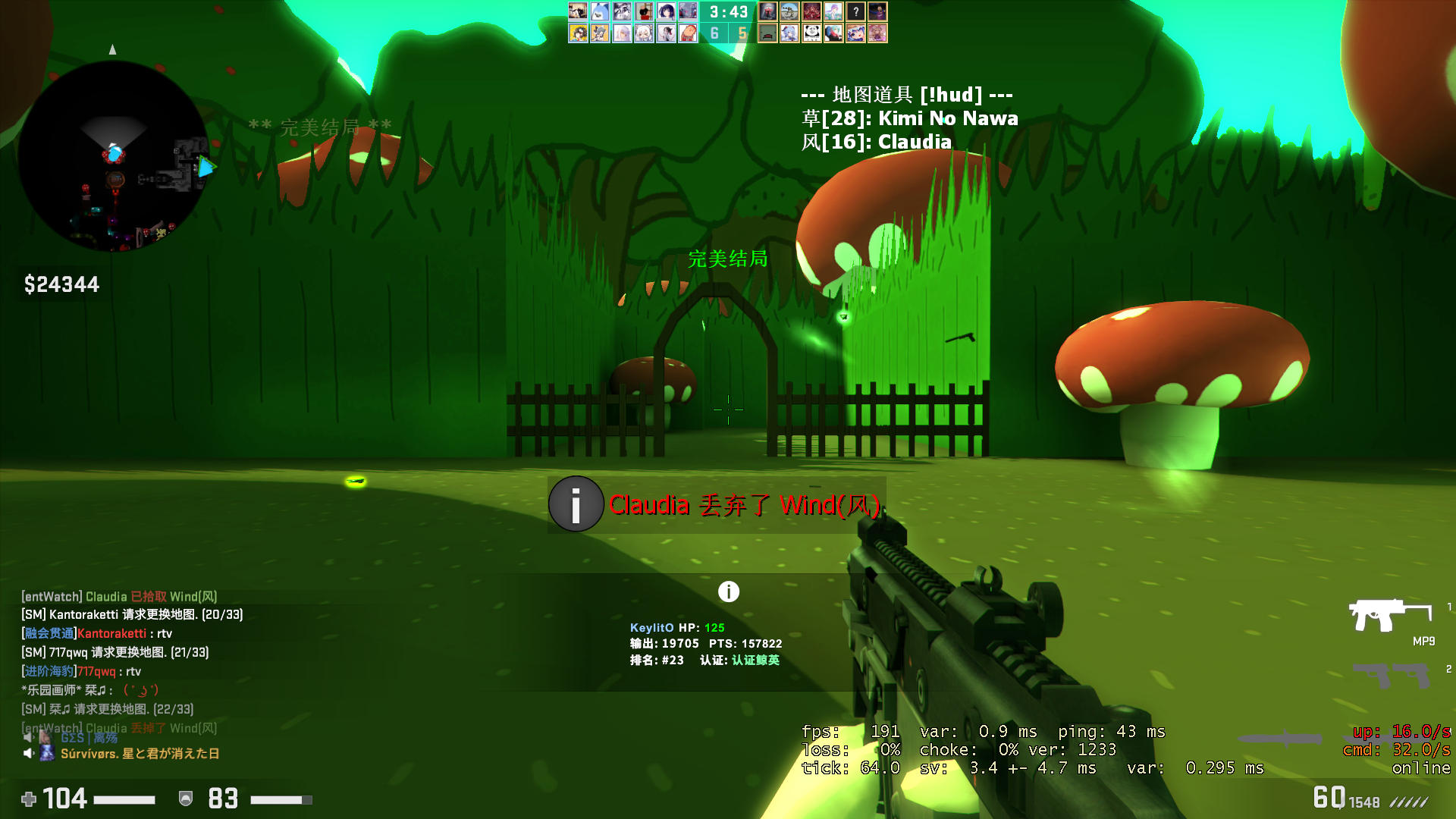The width and height of the screenshot is (1456, 819).
Task: Mute GΣS|离殇 via the speaker icon
Action: click(x=30, y=739)
